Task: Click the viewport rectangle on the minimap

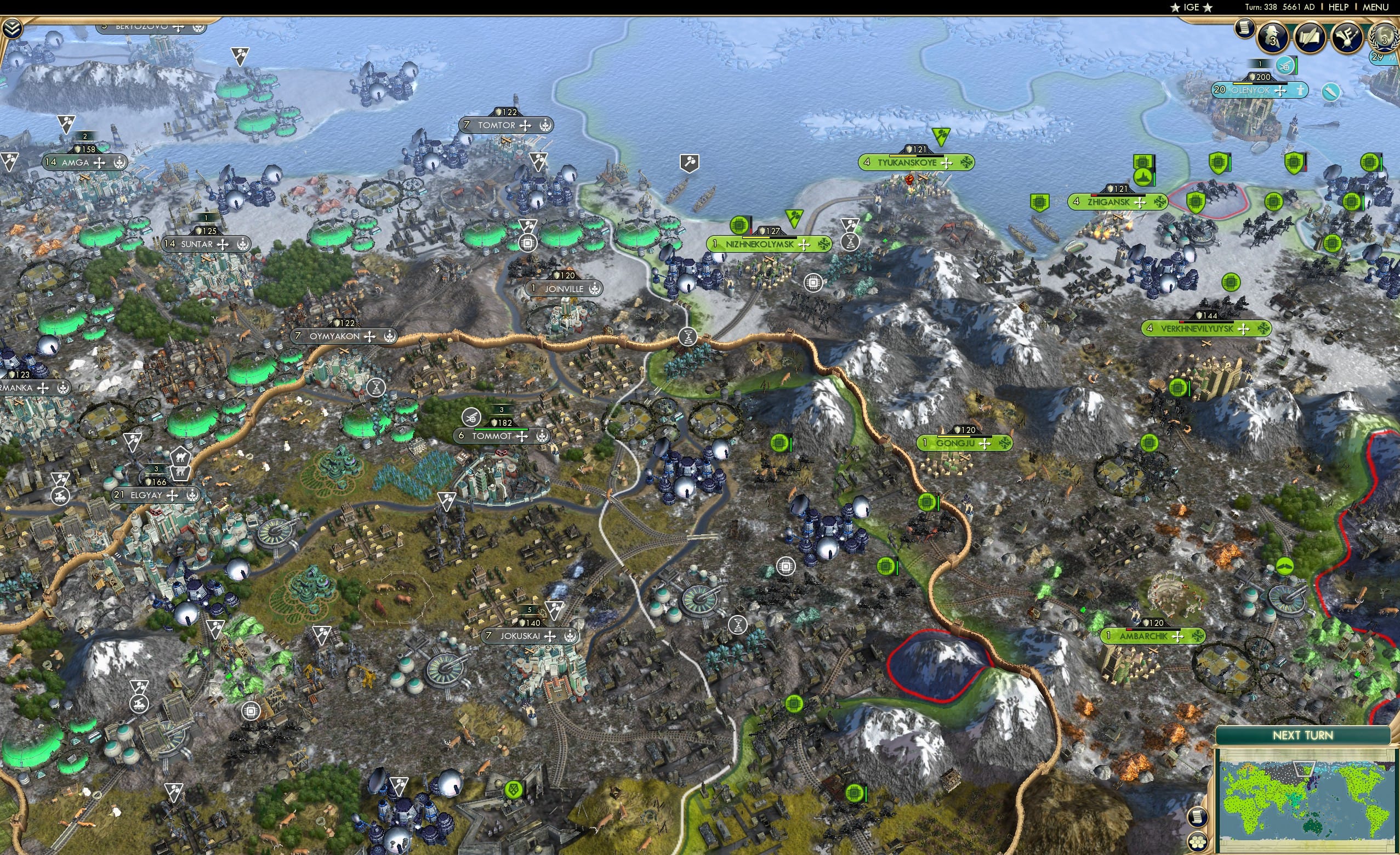Action: coord(1305,768)
